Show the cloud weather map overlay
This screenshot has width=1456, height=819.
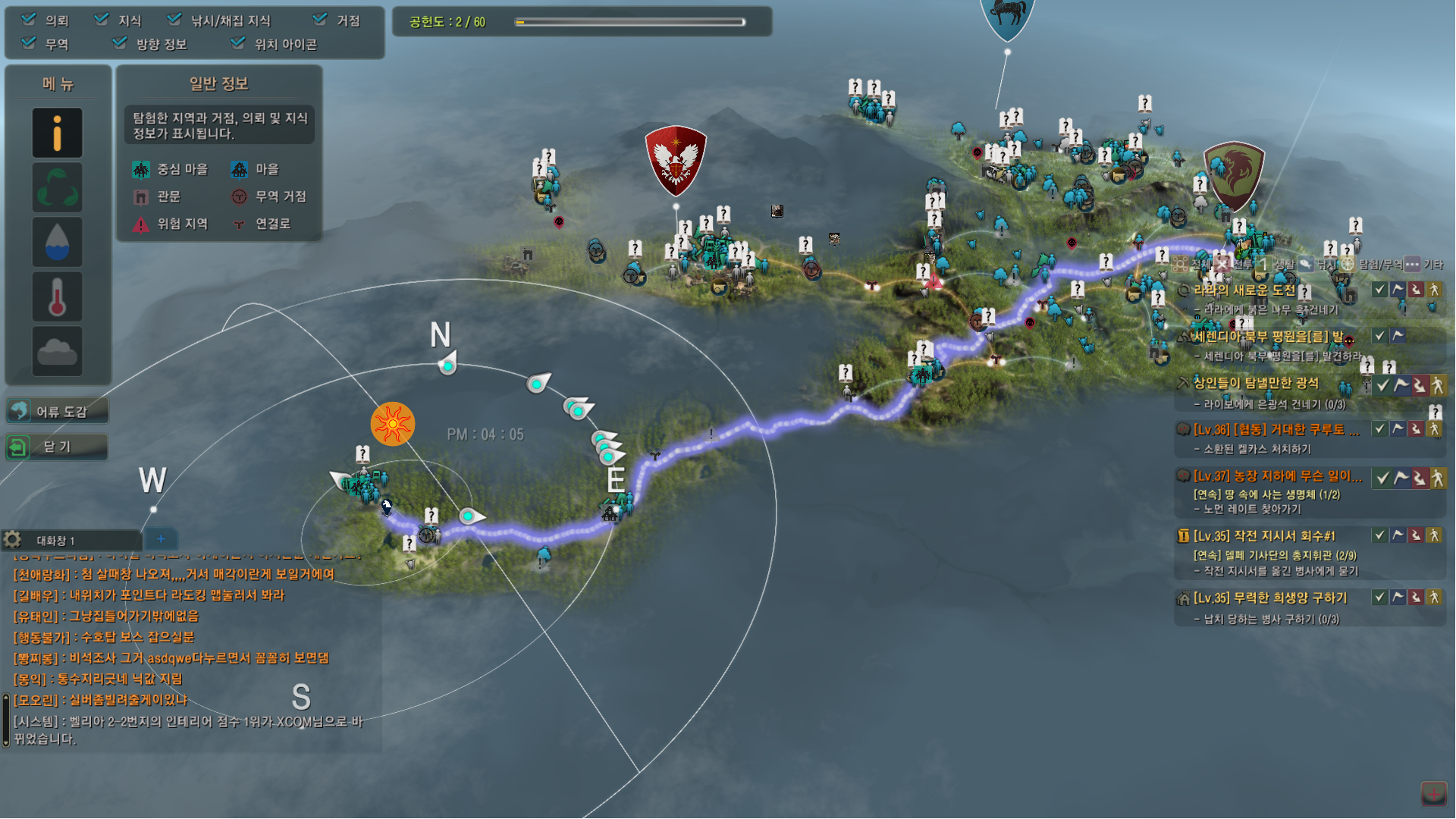pos(58,351)
